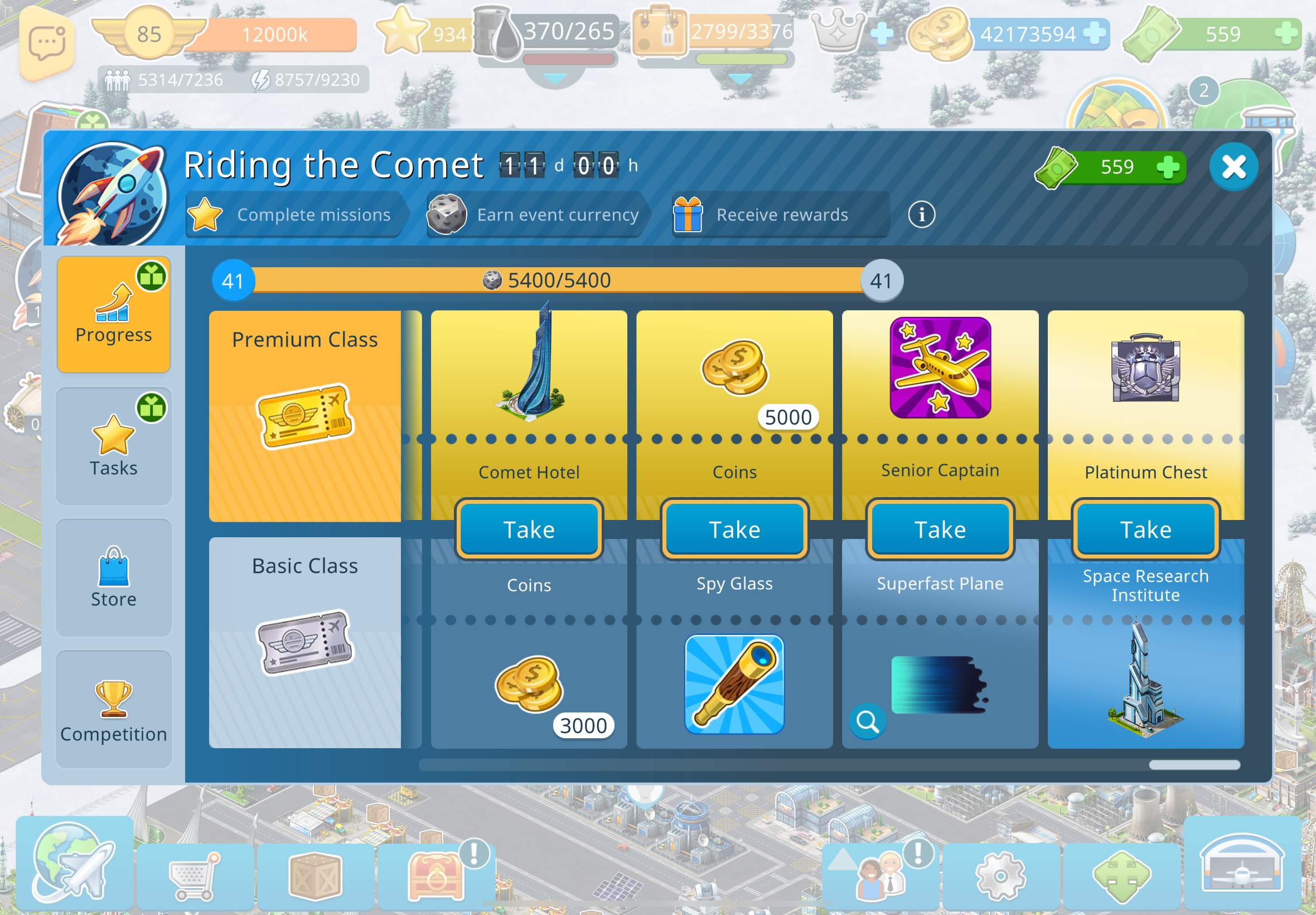
Task: Open the shopping cart store
Action: click(195, 875)
